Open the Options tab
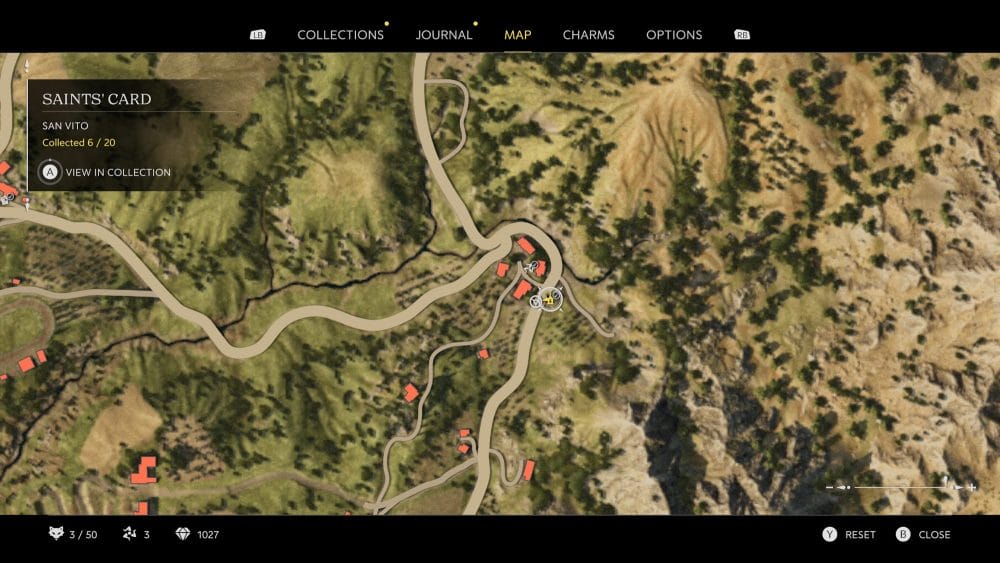 click(674, 35)
